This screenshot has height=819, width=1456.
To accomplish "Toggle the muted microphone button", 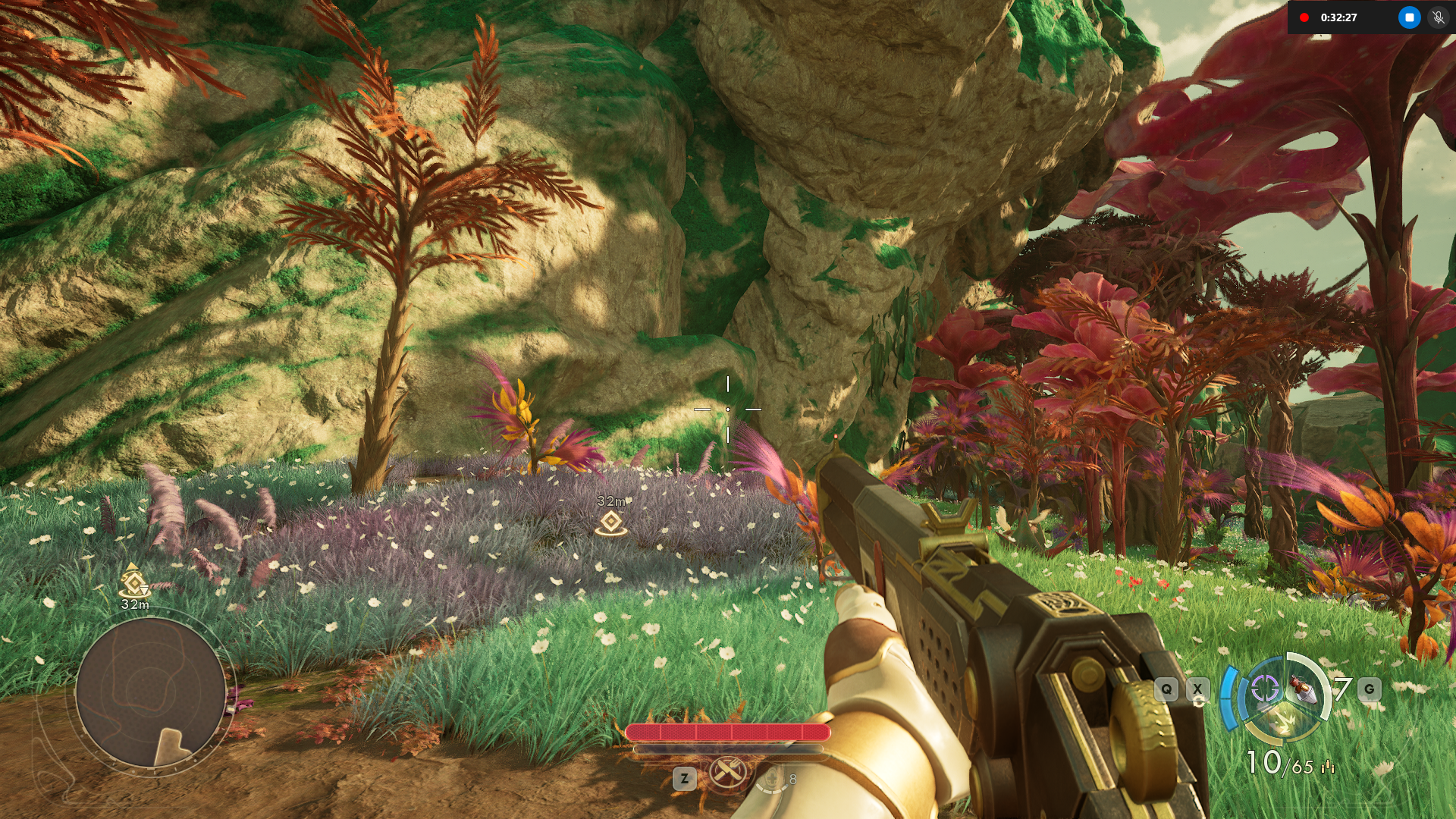I will pos(1438,17).
